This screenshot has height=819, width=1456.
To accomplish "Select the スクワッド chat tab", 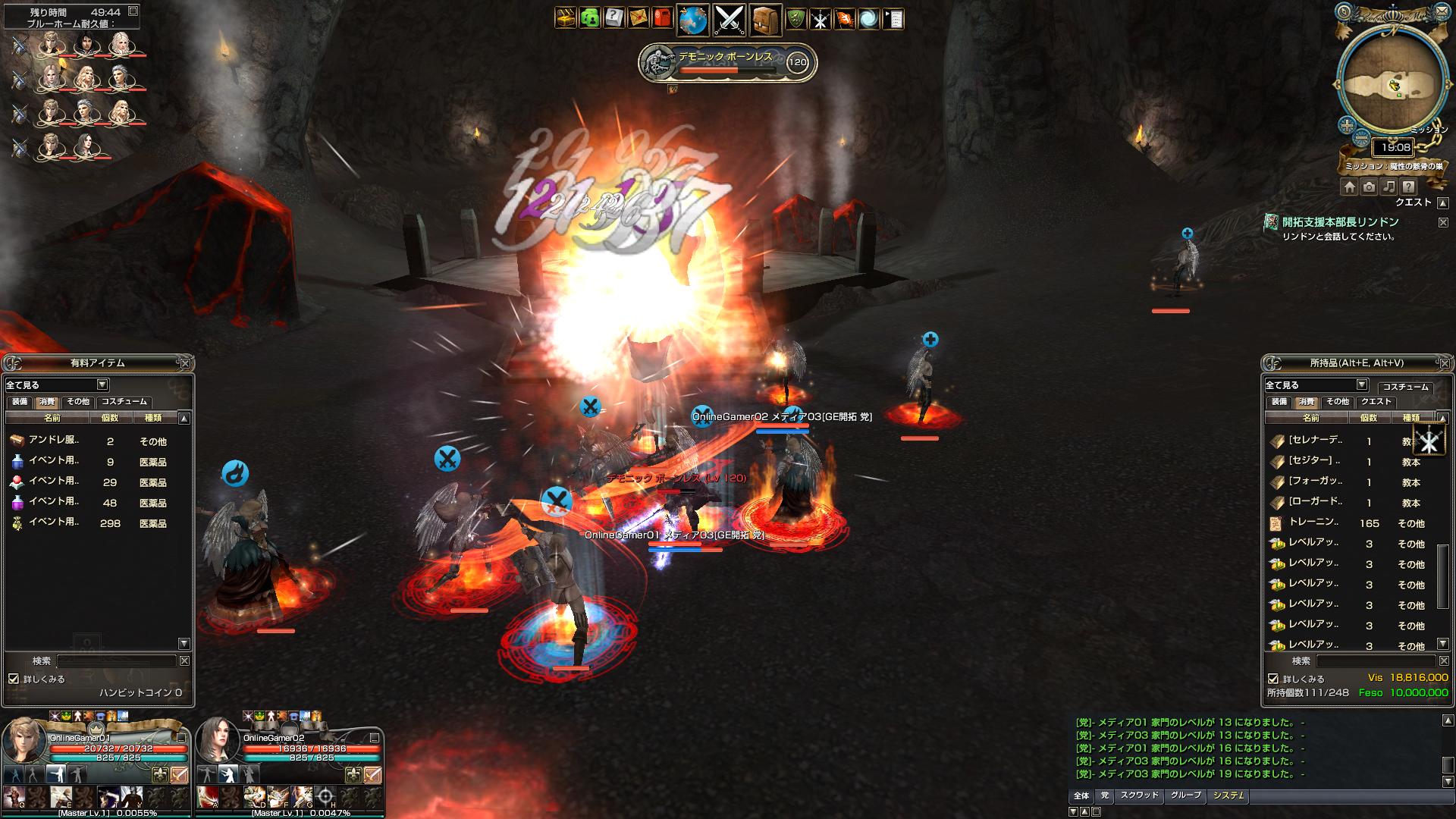I will tap(1139, 795).
